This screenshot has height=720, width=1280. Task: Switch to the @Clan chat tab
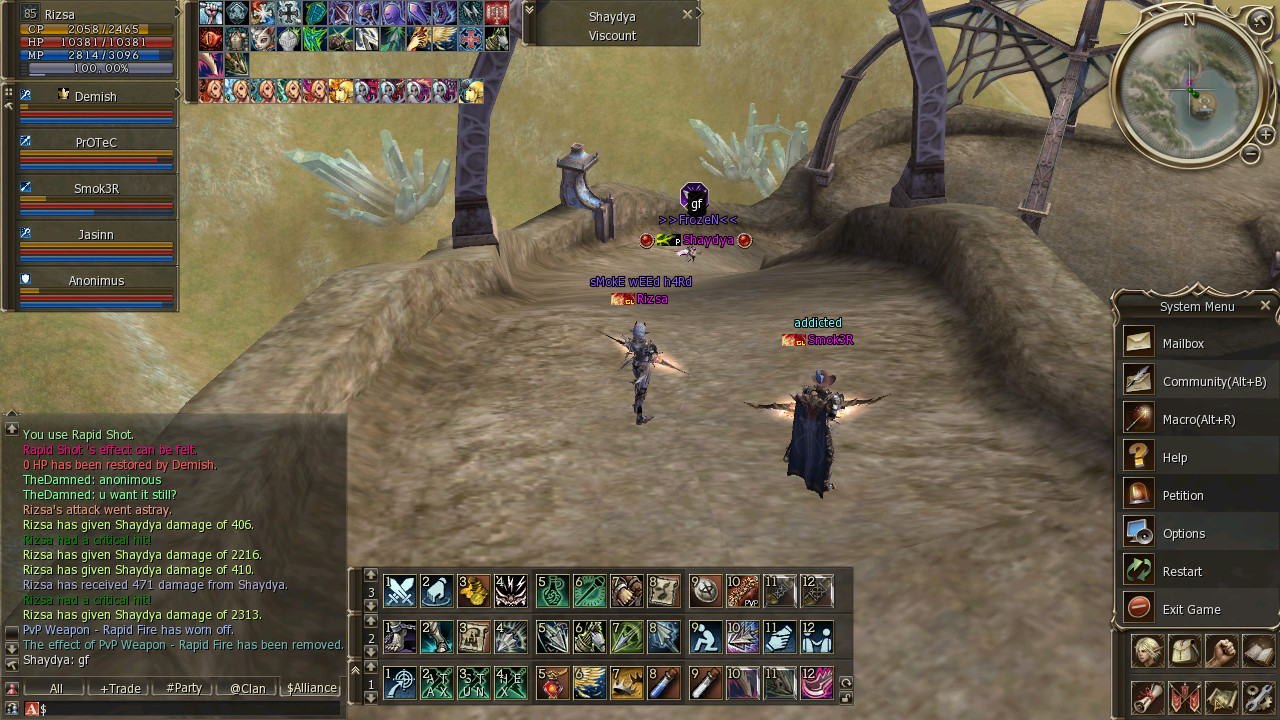[x=247, y=688]
